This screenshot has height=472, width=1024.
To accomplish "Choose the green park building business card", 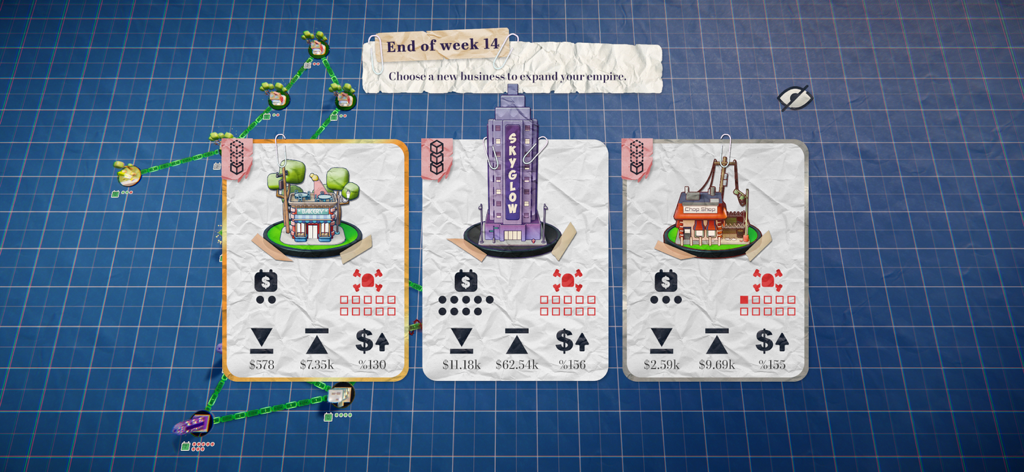I will click(x=314, y=259).
